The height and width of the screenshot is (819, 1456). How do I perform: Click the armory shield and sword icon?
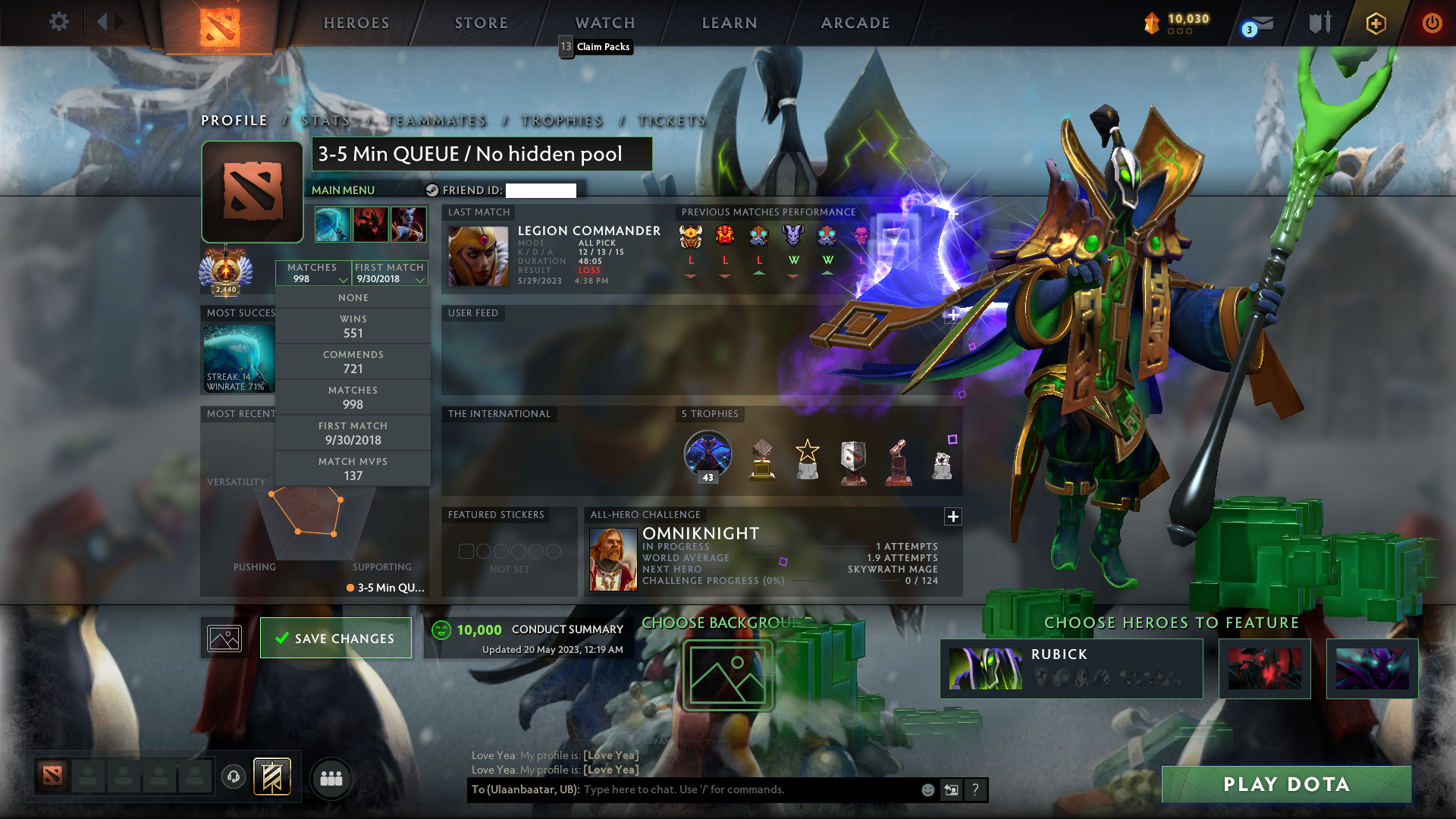pos(1319,23)
